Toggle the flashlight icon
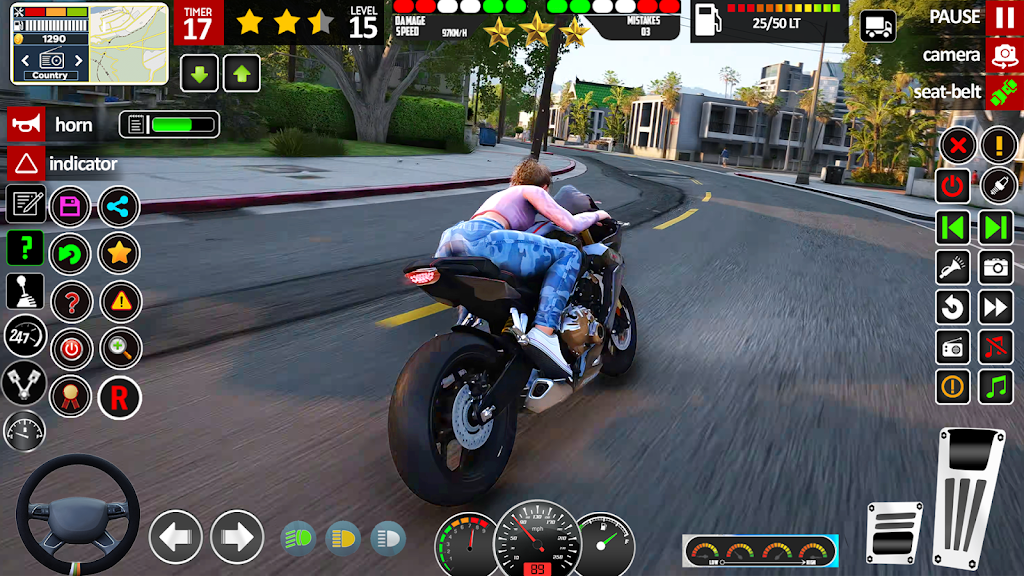 (953, 267)
